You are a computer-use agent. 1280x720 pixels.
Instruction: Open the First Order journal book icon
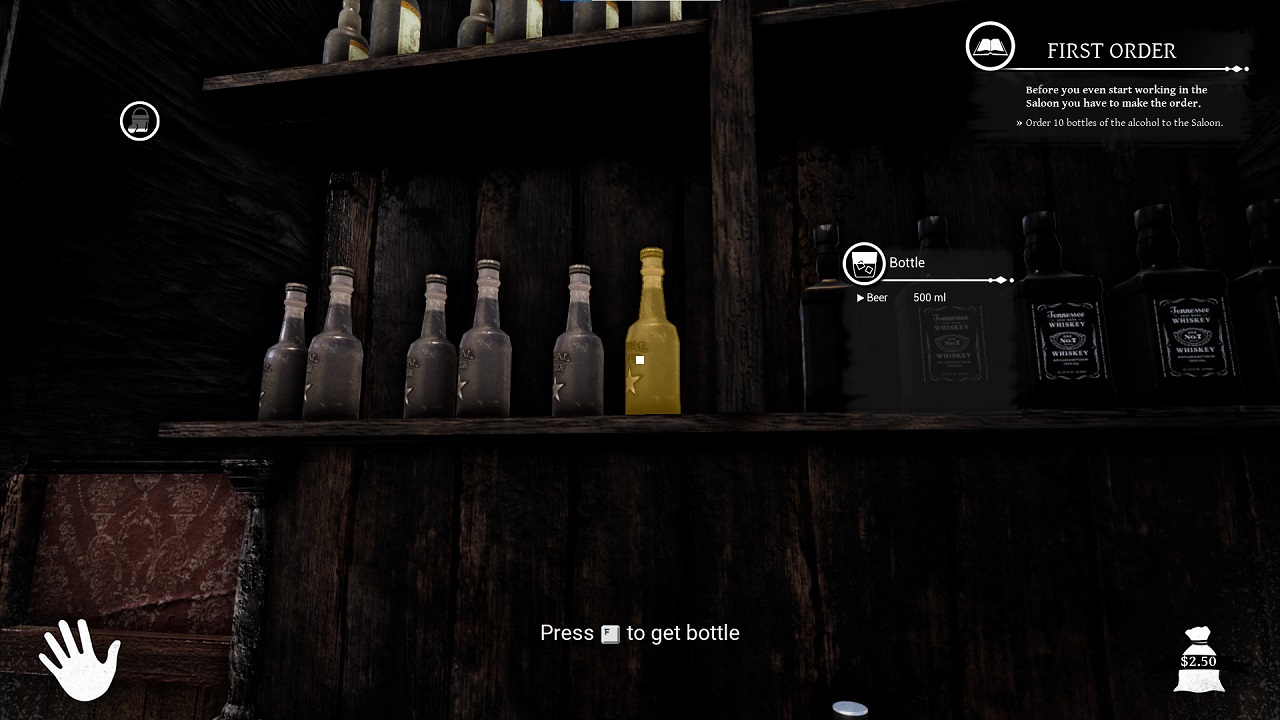click(990, 46)
